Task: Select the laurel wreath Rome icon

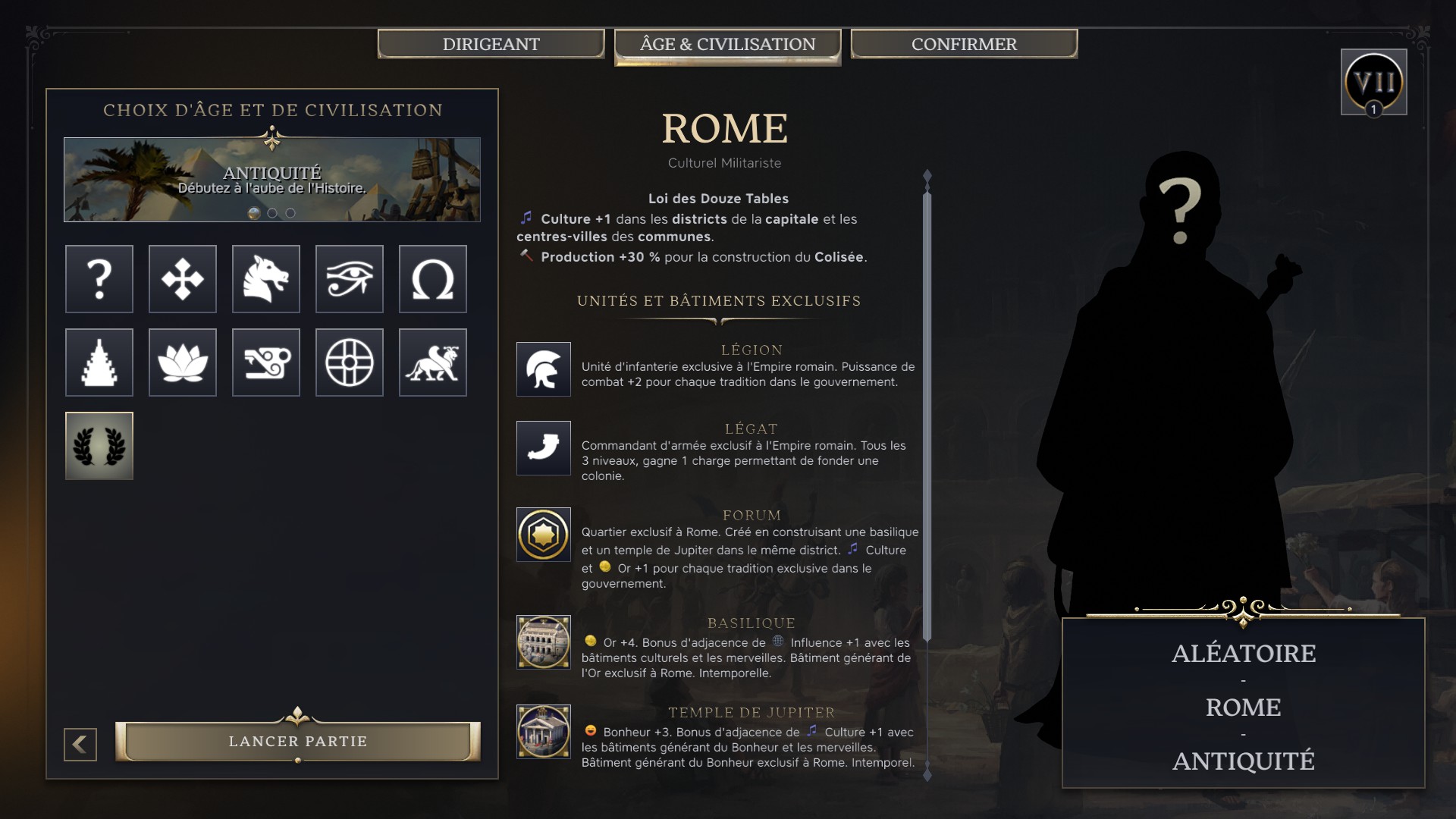Action: [99, 446]
